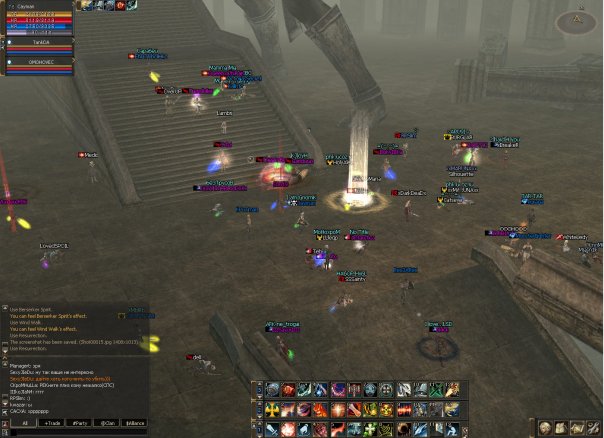Screen dimensions: 604x438
Task: Open the $Alliance chat tab
Action: (x=136, y=423)
